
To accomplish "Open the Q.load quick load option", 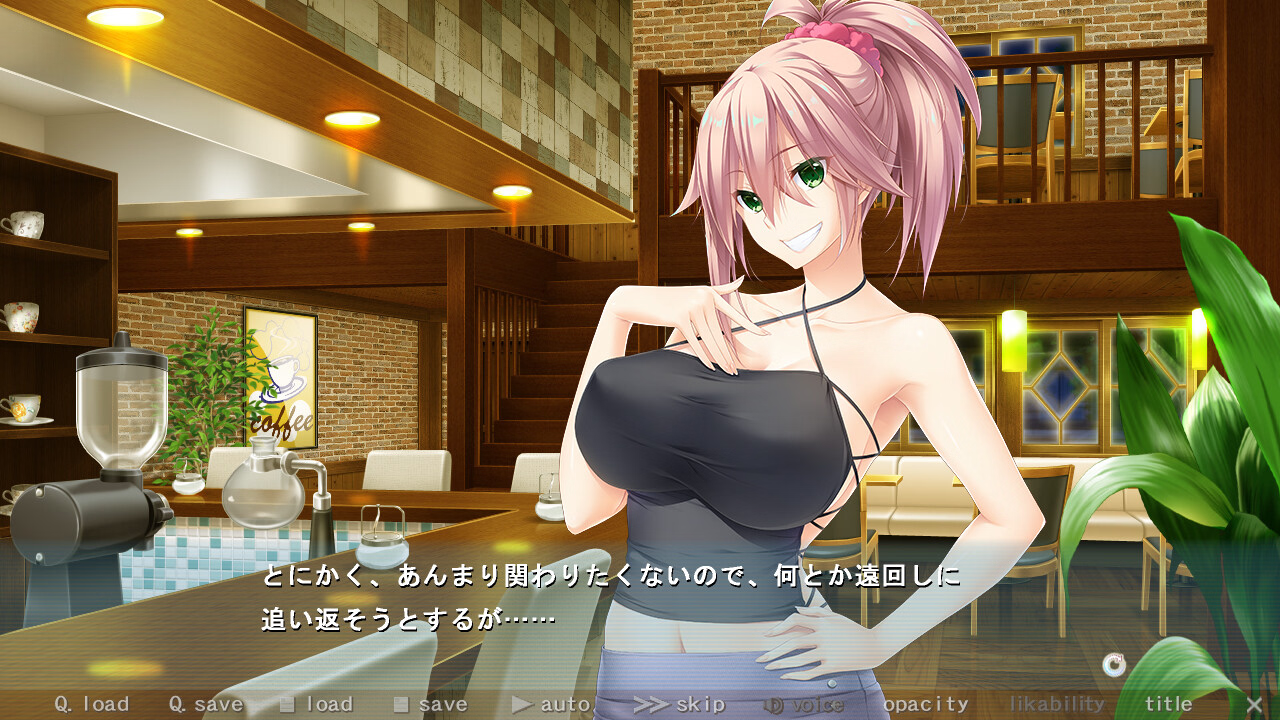I will [92, 704].
